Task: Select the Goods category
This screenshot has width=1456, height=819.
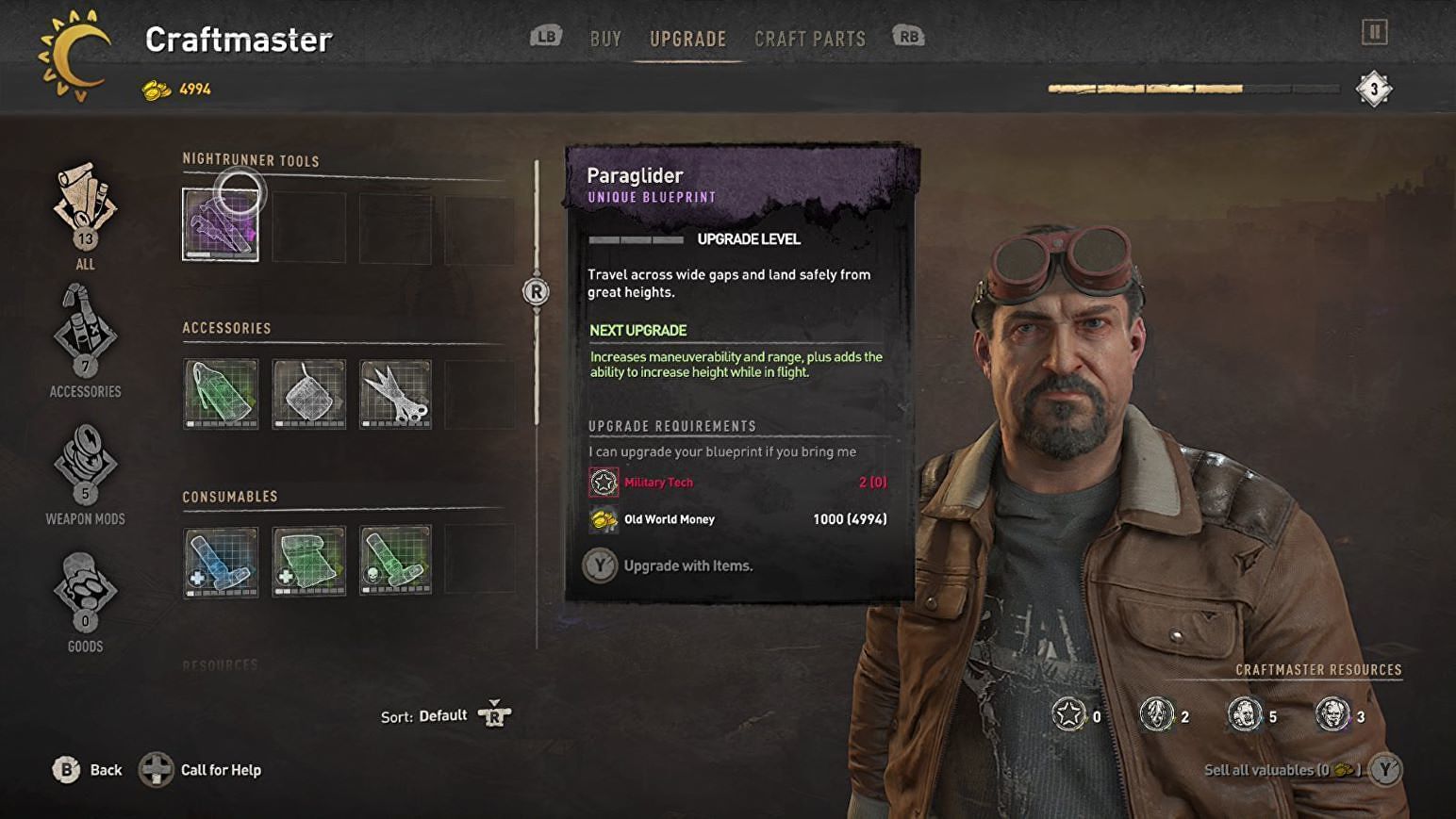Action: (85, 599)
